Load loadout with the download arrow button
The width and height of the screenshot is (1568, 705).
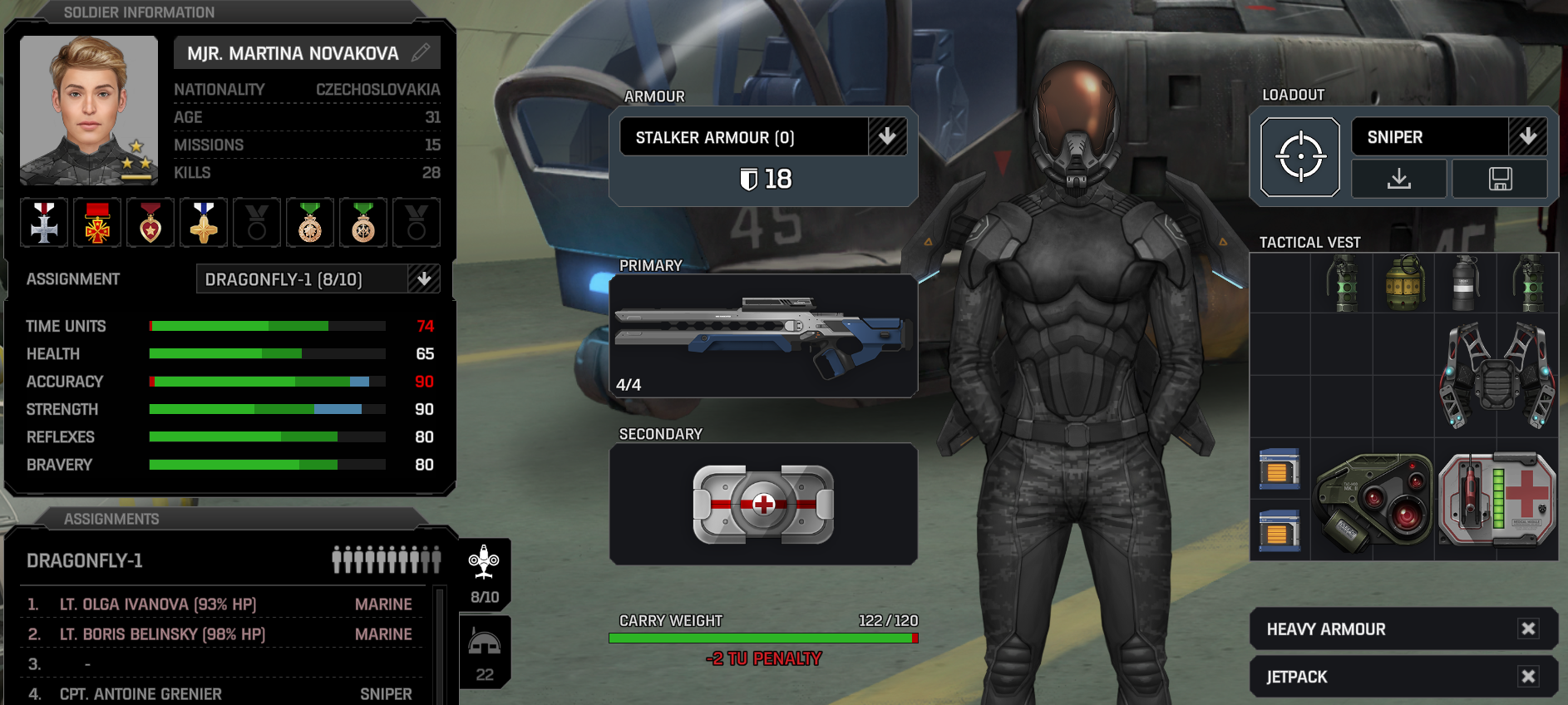click(x=1399, y=179)
